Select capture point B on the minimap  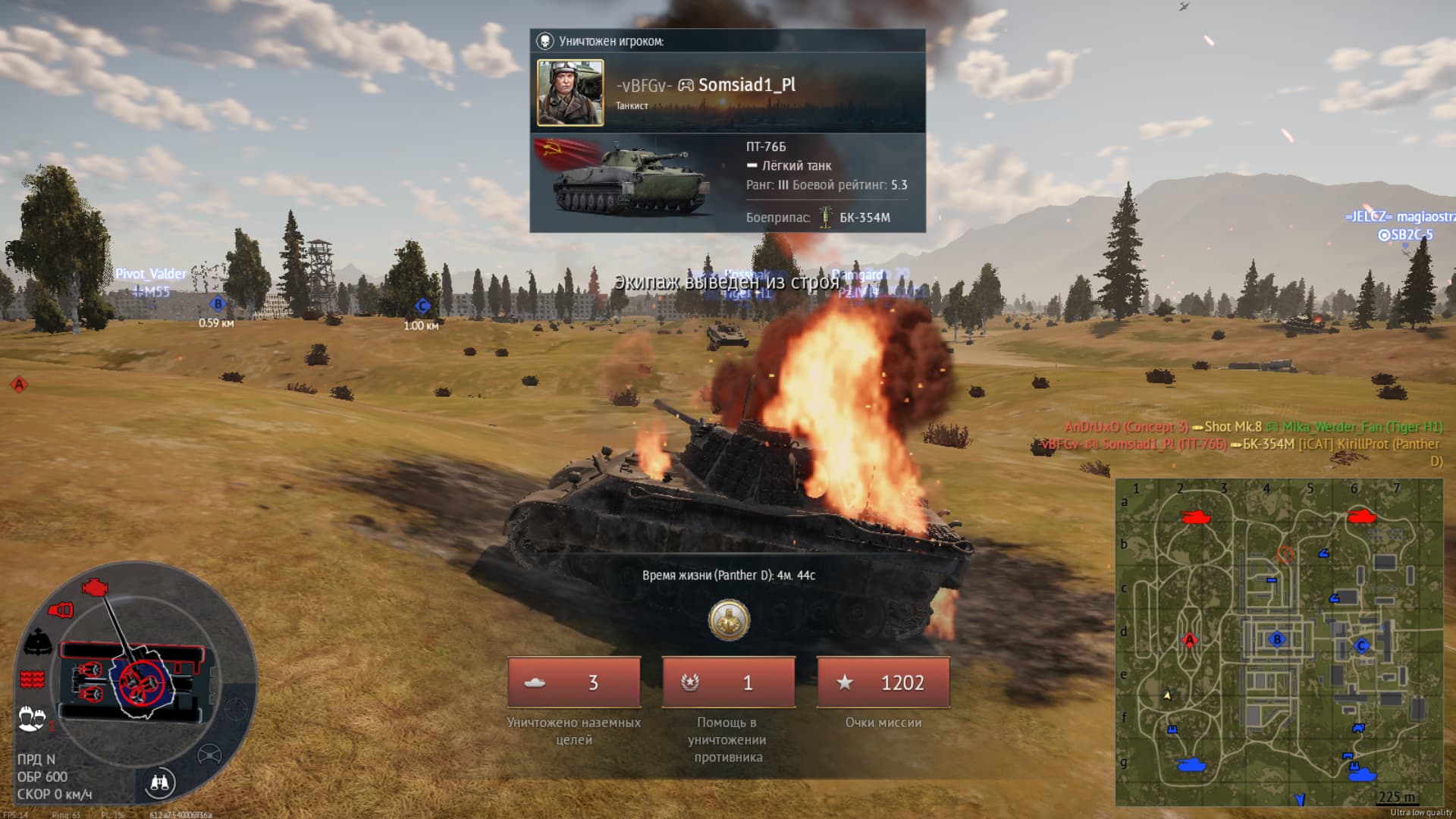click(1277, 639)
